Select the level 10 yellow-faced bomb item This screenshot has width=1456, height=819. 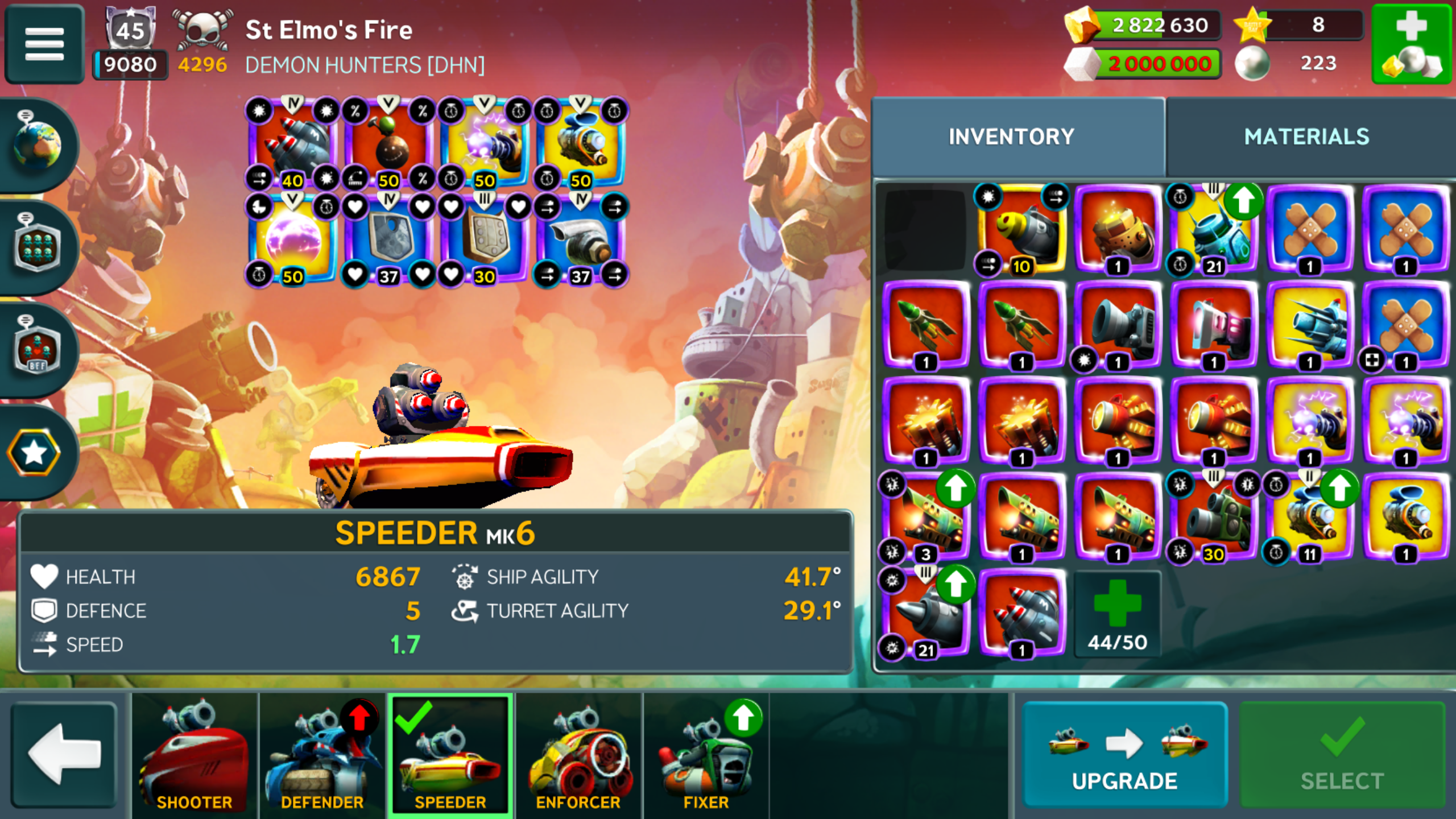tap(1021, 229)
